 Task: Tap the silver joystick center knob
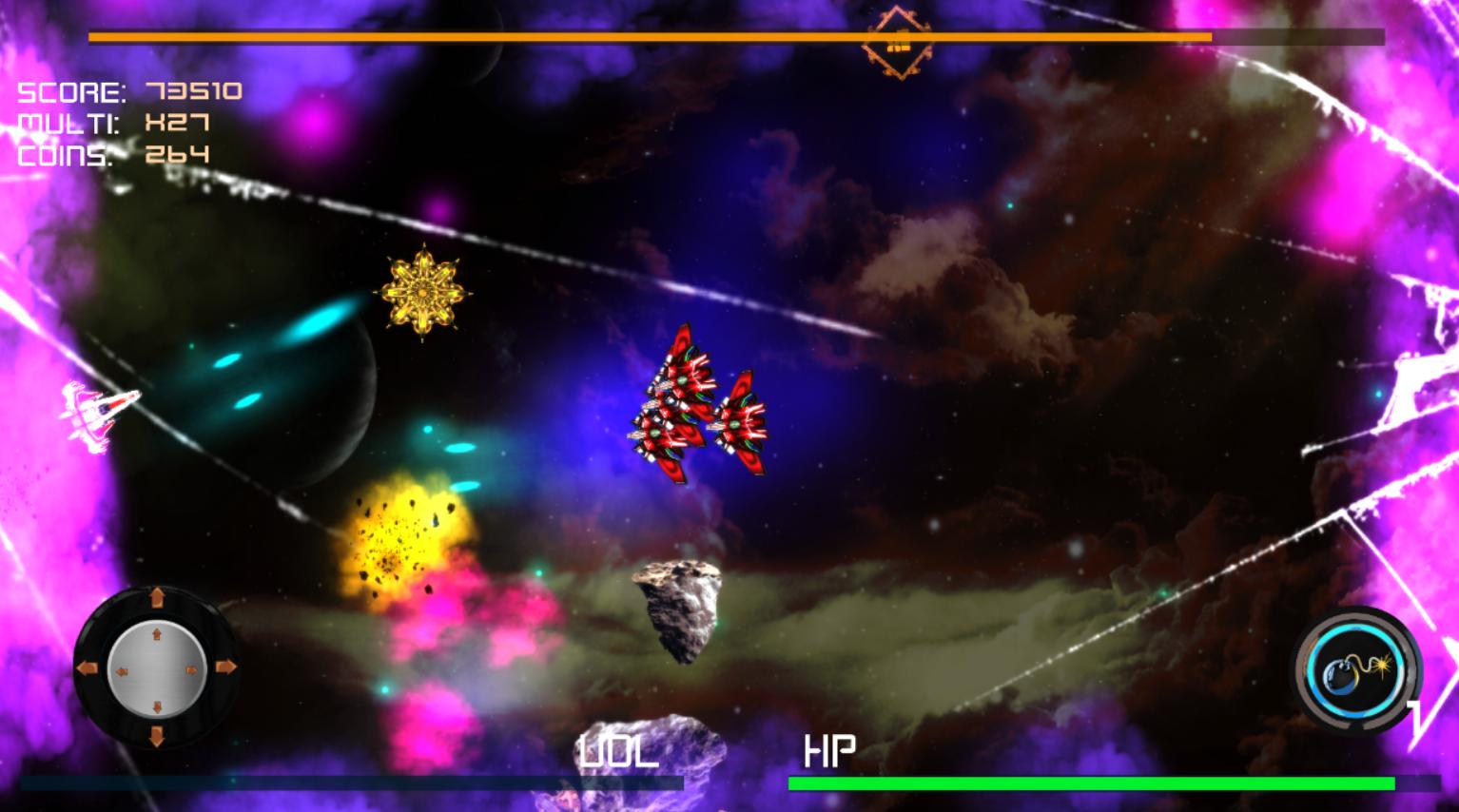pos(157,668)
